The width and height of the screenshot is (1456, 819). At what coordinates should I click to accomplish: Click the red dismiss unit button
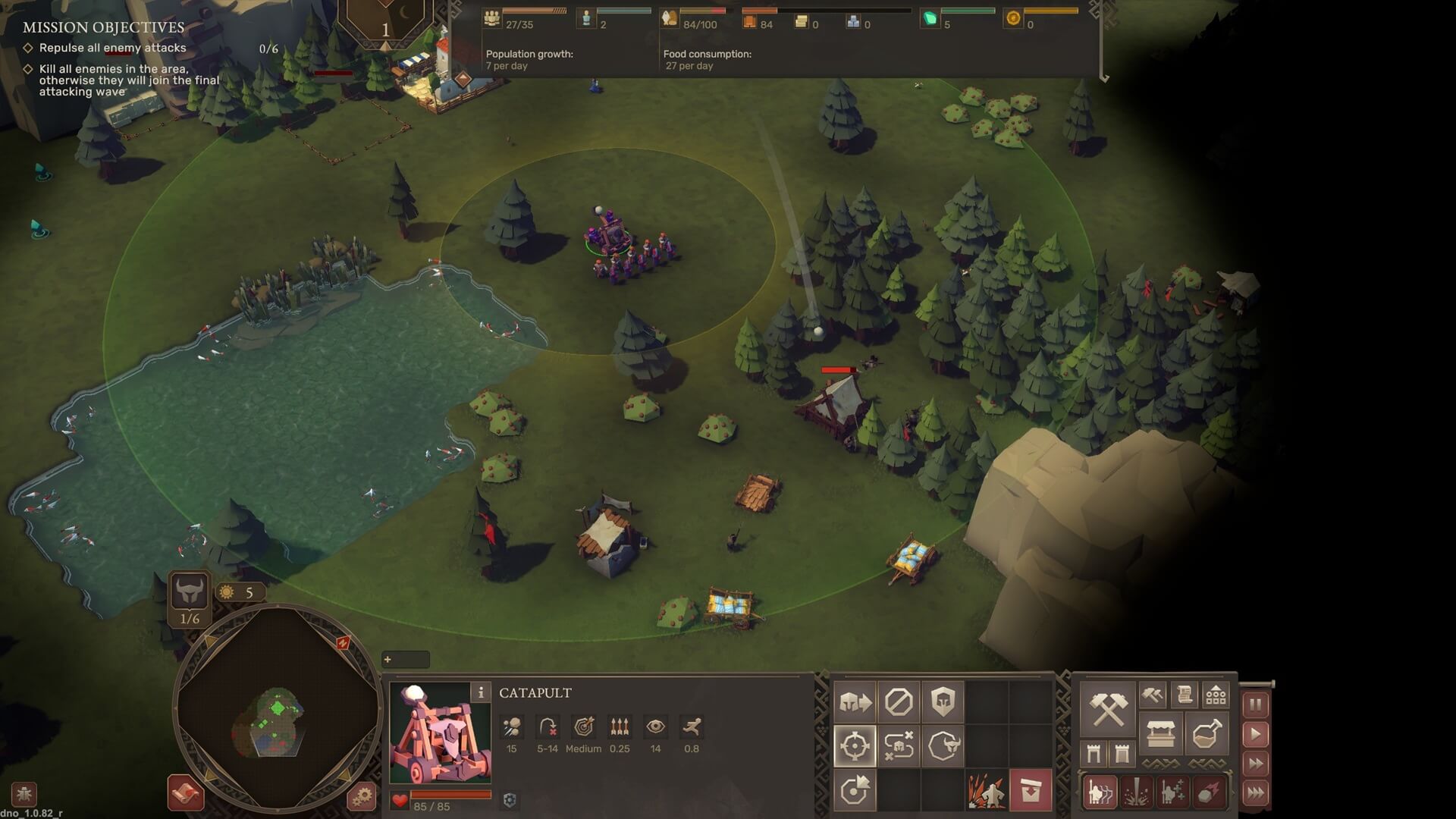point(1031,791)
